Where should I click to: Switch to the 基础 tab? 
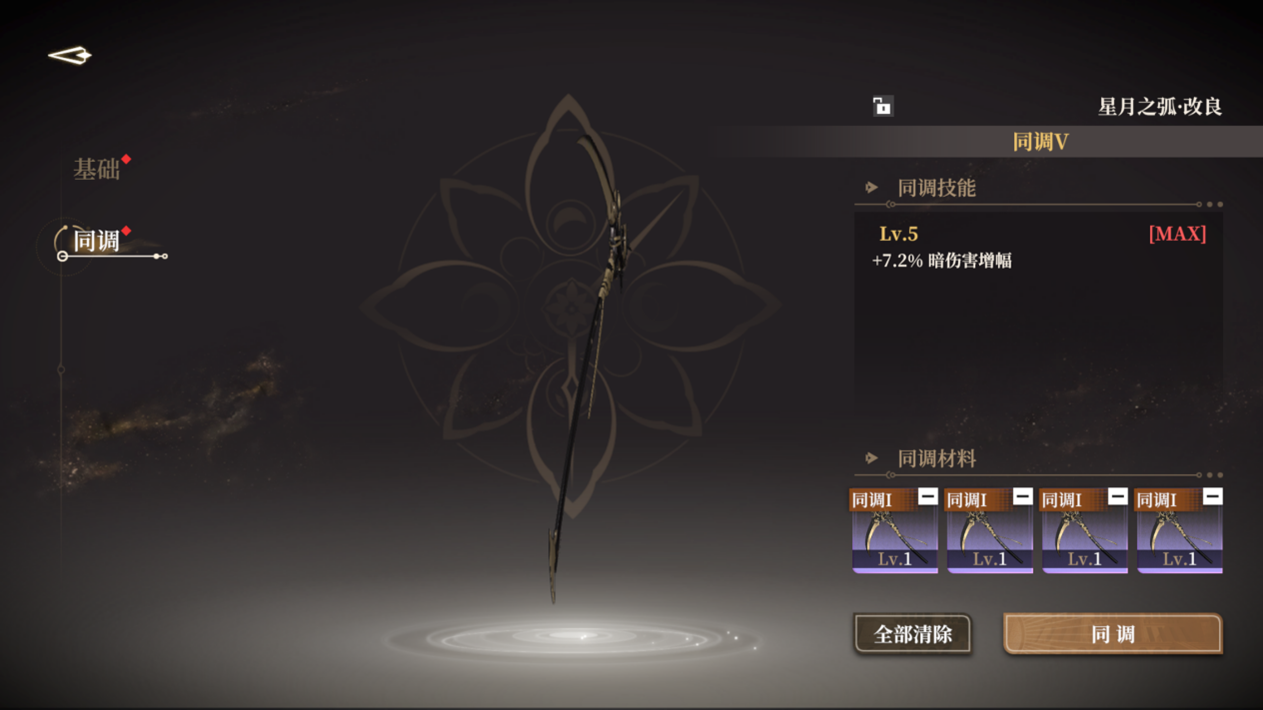coord(97,169)
